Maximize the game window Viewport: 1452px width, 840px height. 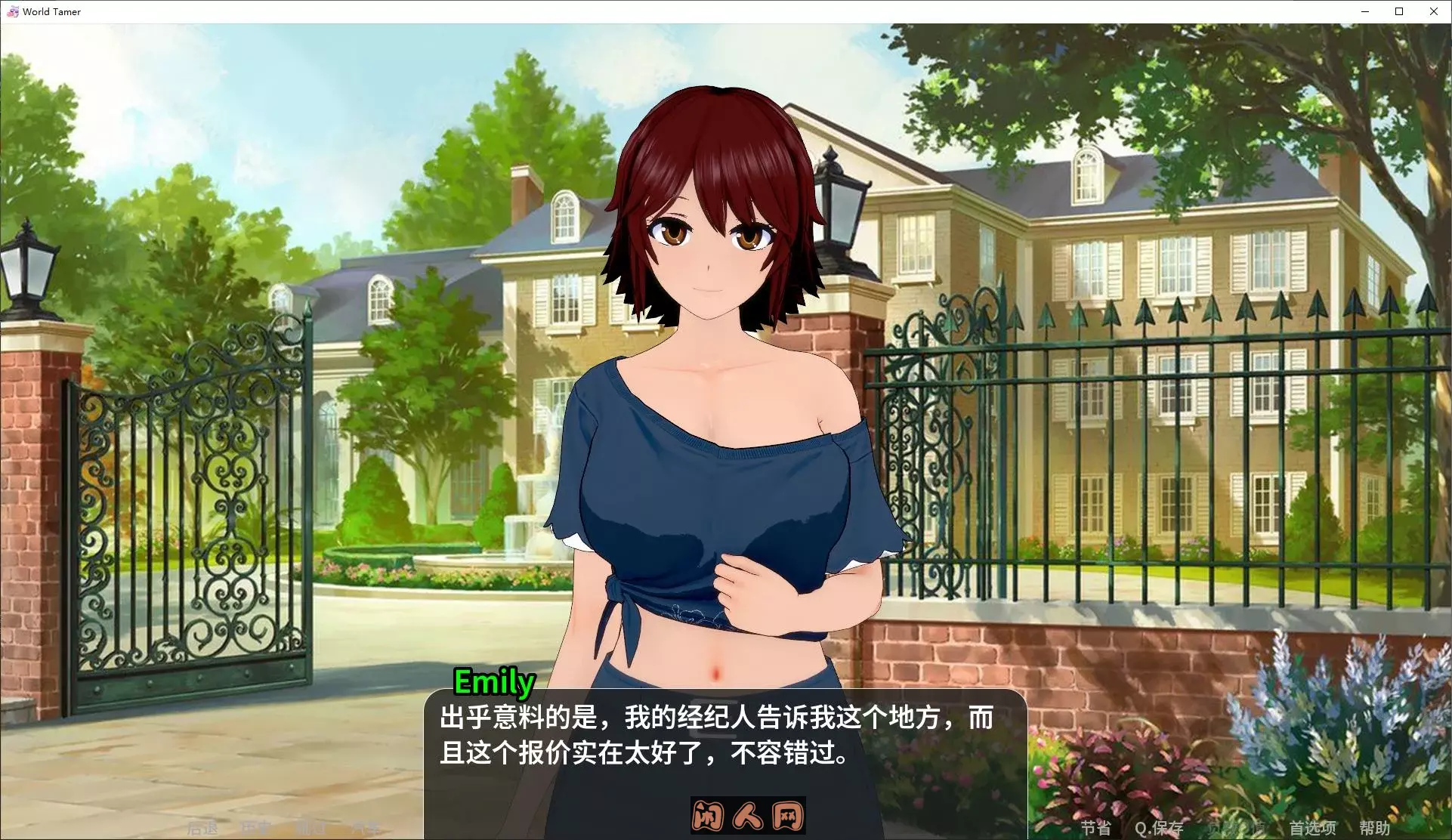1399,11
